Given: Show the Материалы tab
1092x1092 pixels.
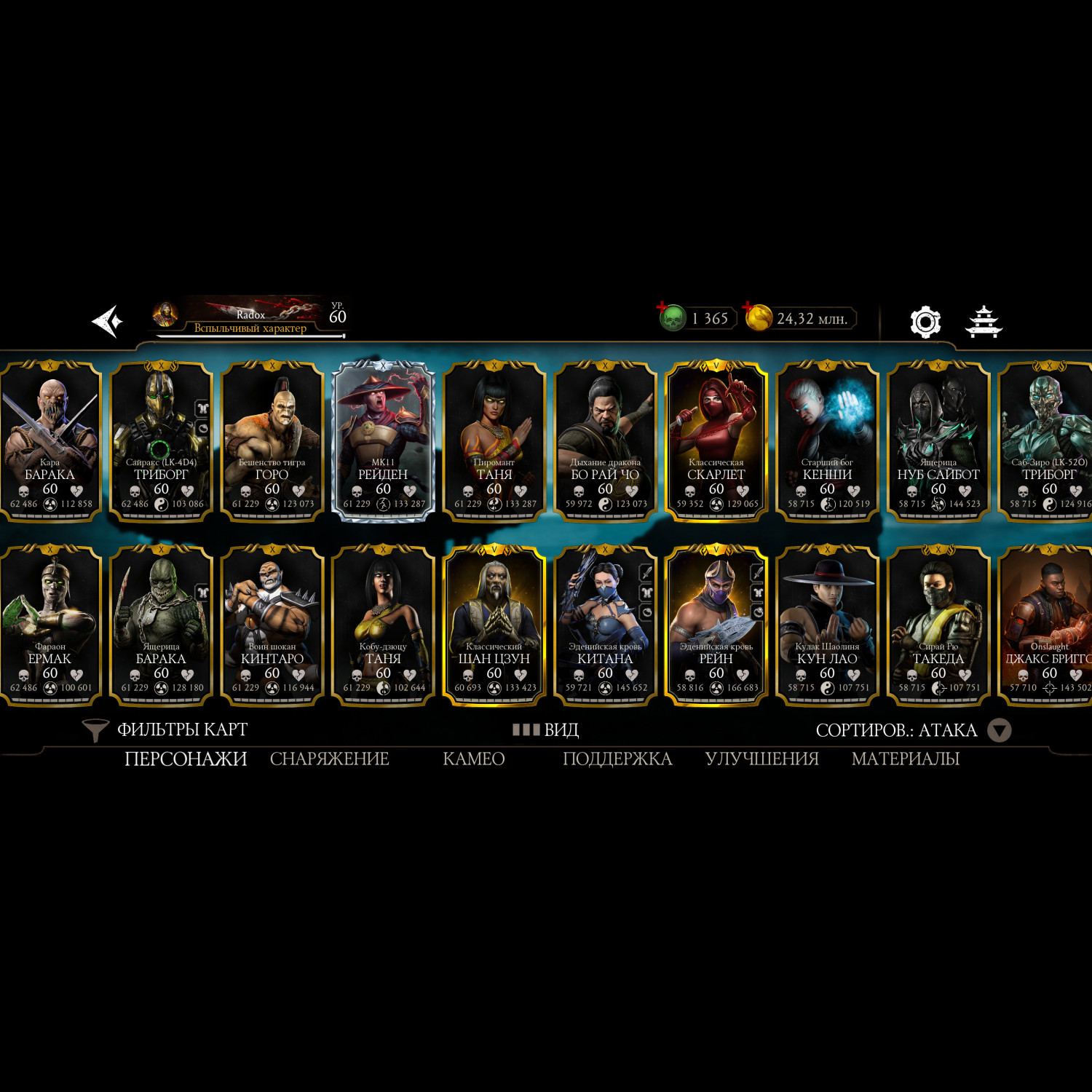Looking at the screenshot, I should 905,759.
